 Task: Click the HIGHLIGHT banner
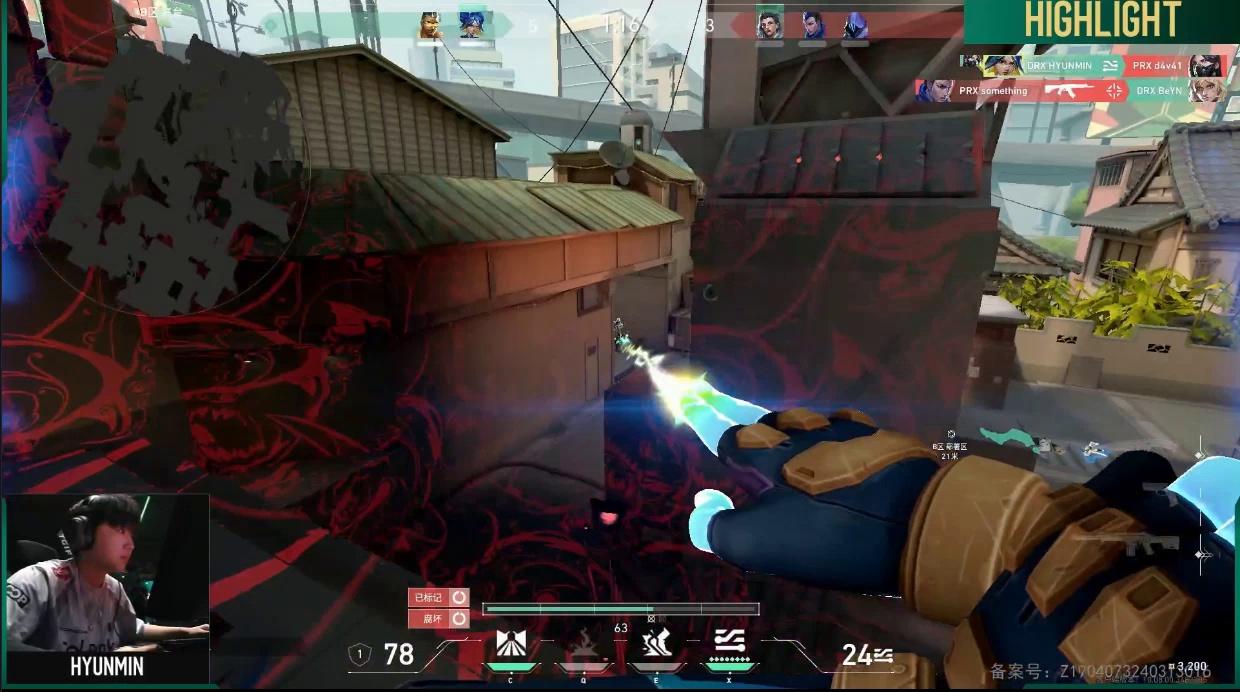pos(1102,21)
